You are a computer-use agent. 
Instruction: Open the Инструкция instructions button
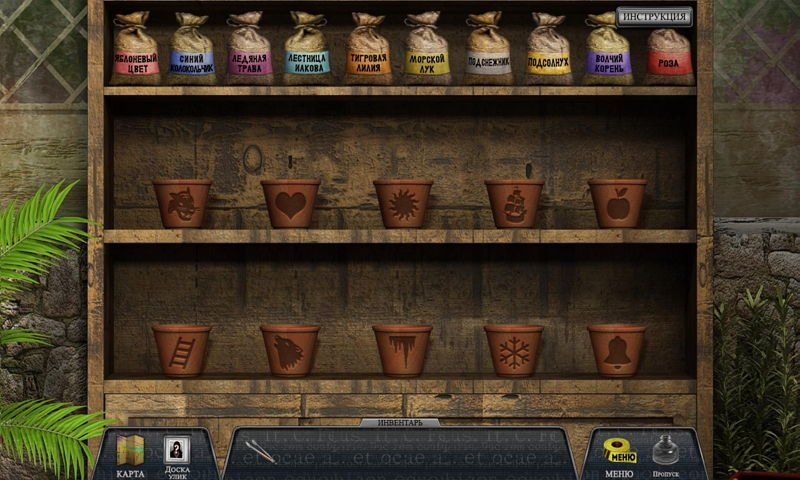tap(654, 16)
